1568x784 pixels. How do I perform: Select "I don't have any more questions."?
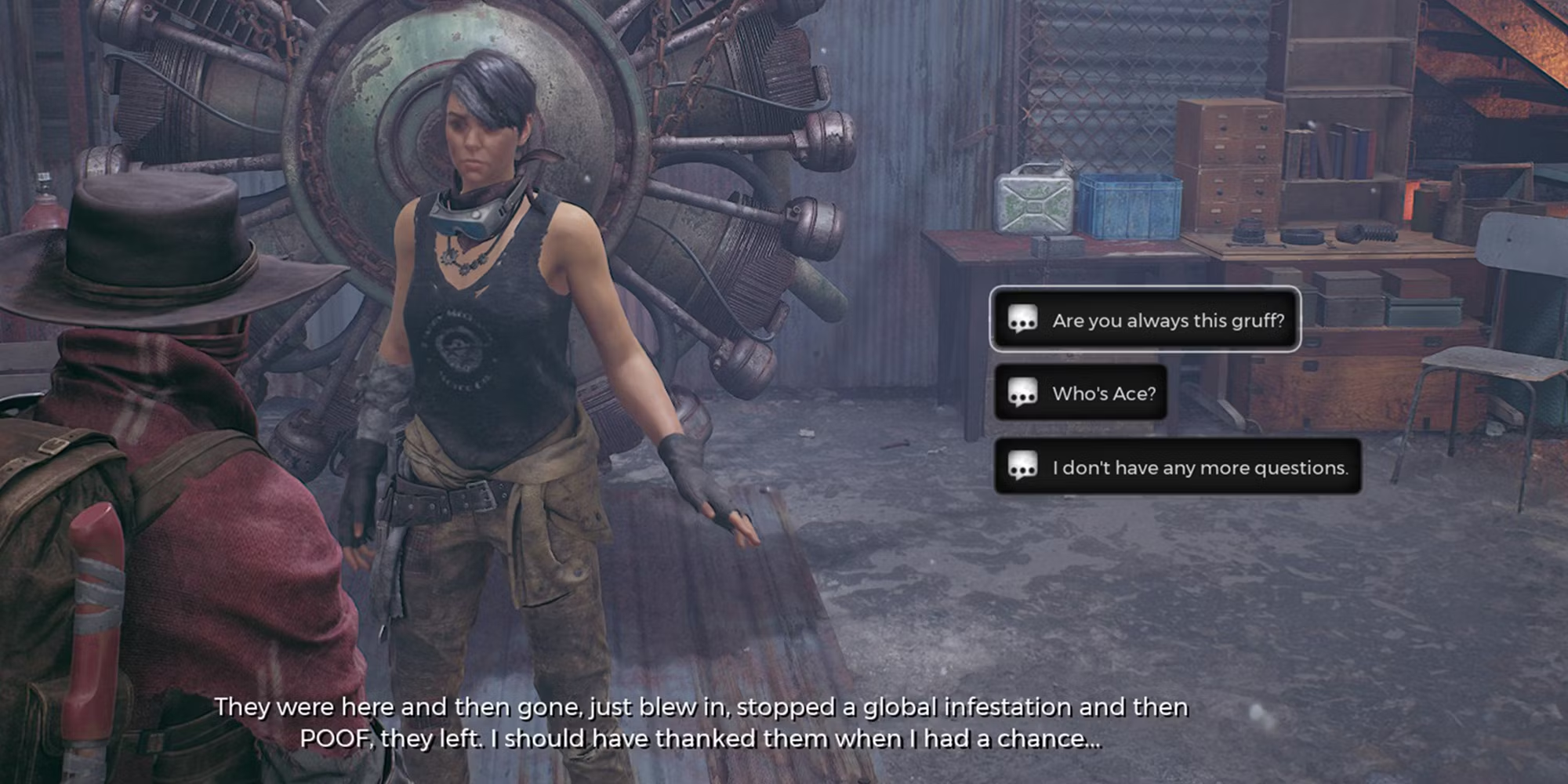click(x=1178, y=467)
